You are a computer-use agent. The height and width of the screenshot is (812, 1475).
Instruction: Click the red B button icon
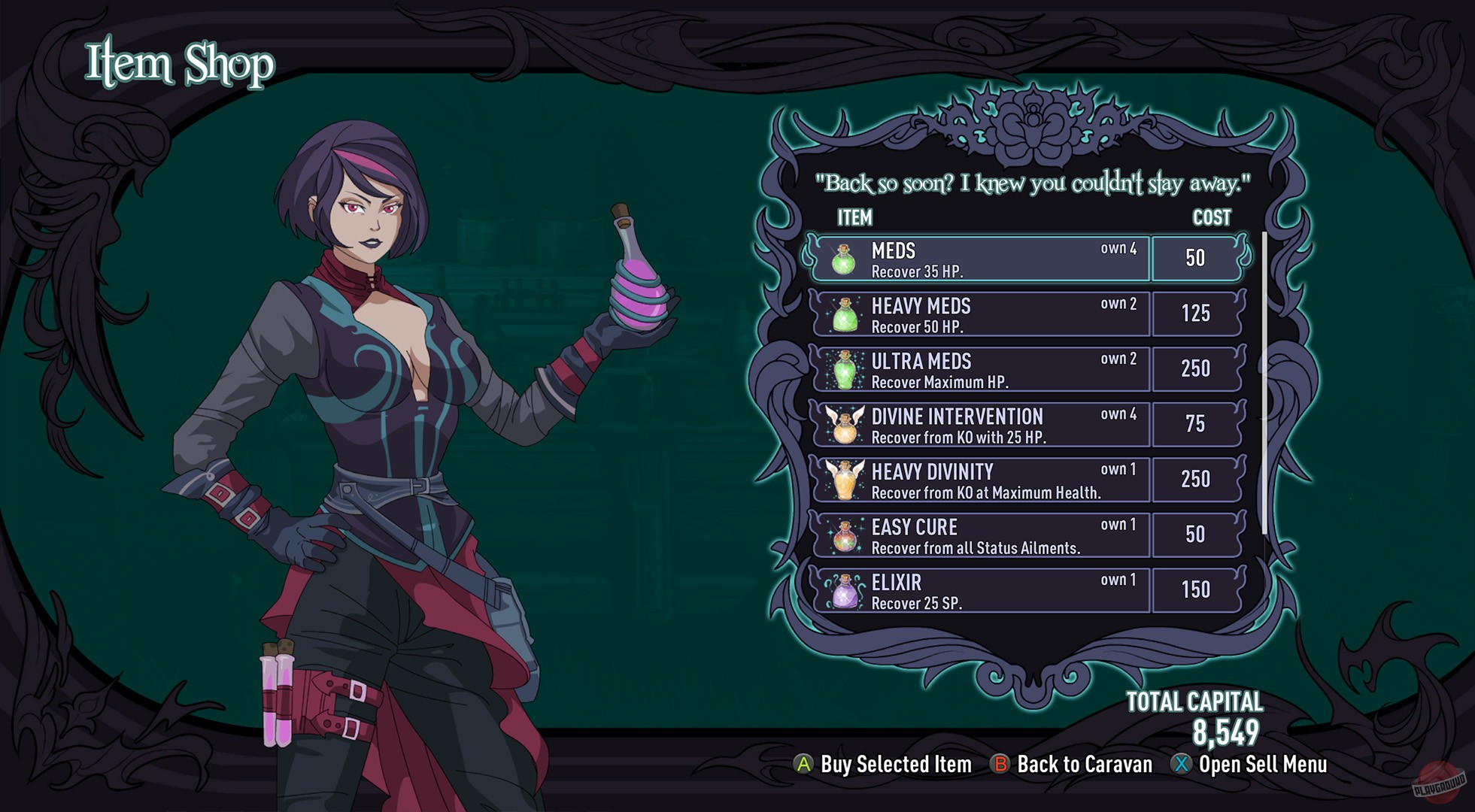(x=1003, y=765)
